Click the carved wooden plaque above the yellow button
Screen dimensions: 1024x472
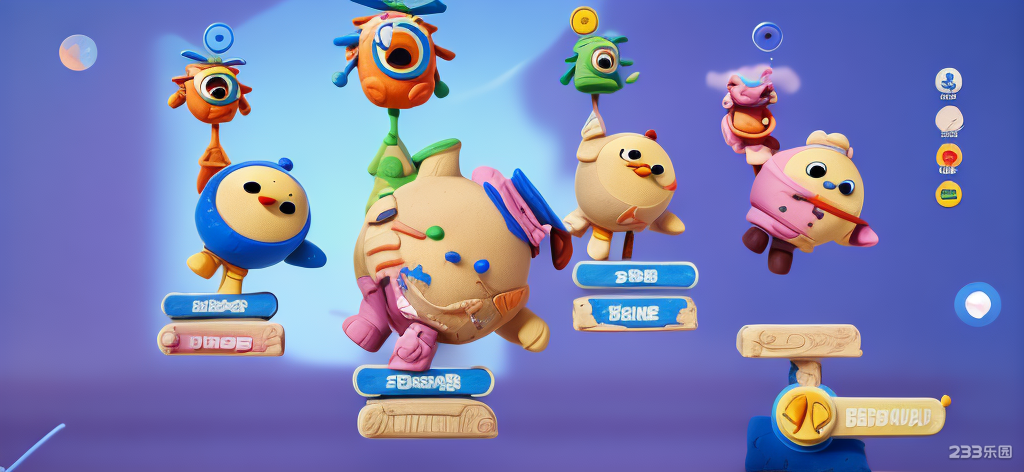tap(798, 341)
